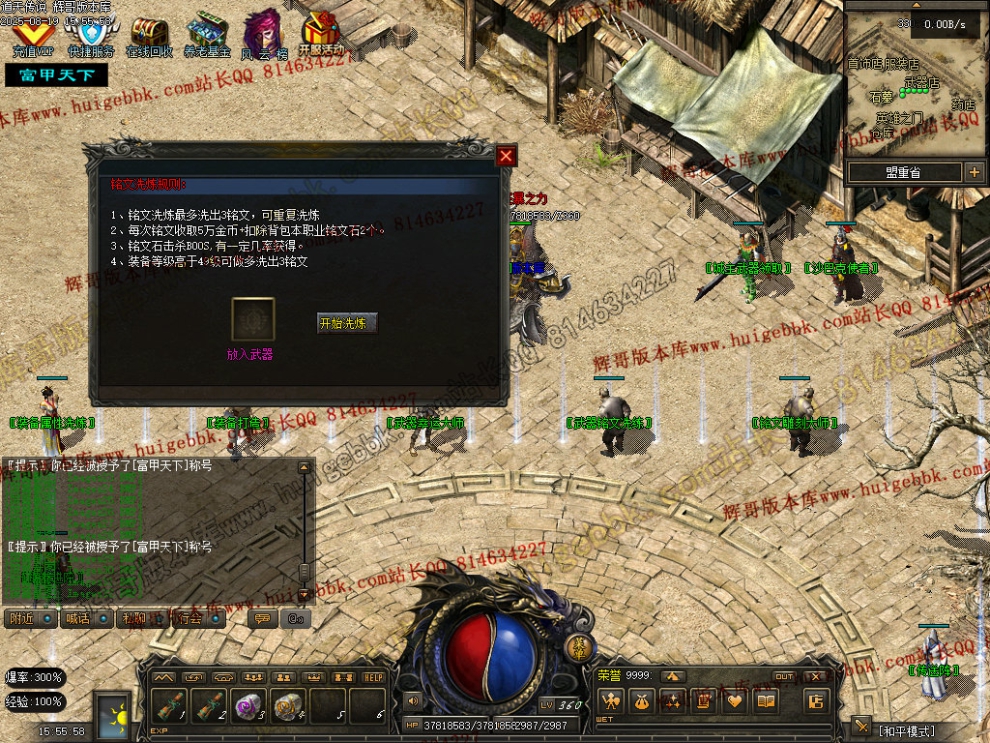This screenshot has width=990, height=743.
Task: Open the 开服活动 gift box event
Action: click(320, 32)
